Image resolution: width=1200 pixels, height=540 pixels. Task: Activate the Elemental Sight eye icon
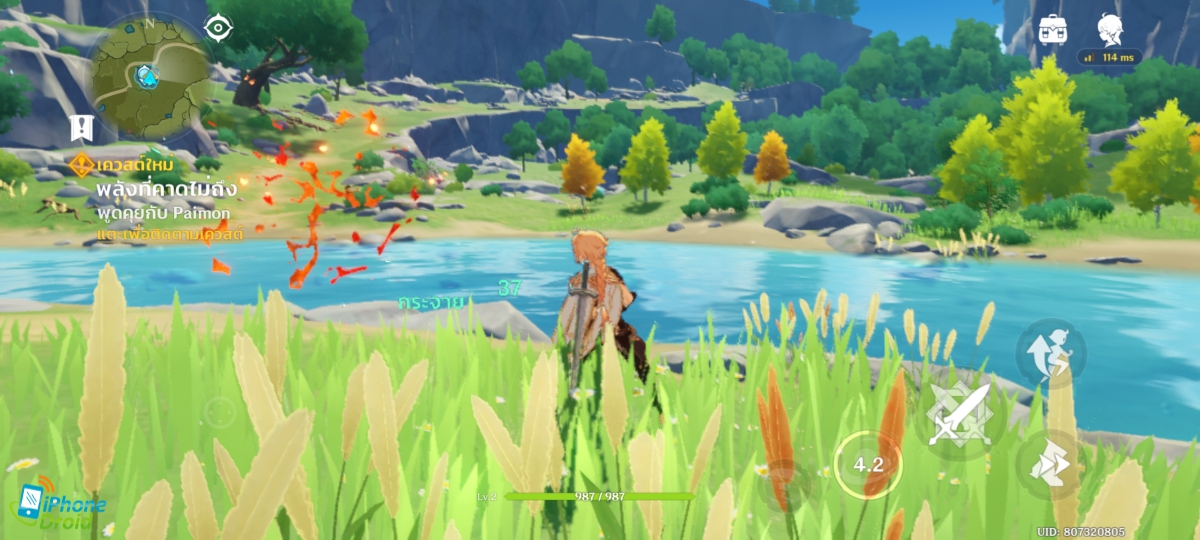(x=218, y=27)
